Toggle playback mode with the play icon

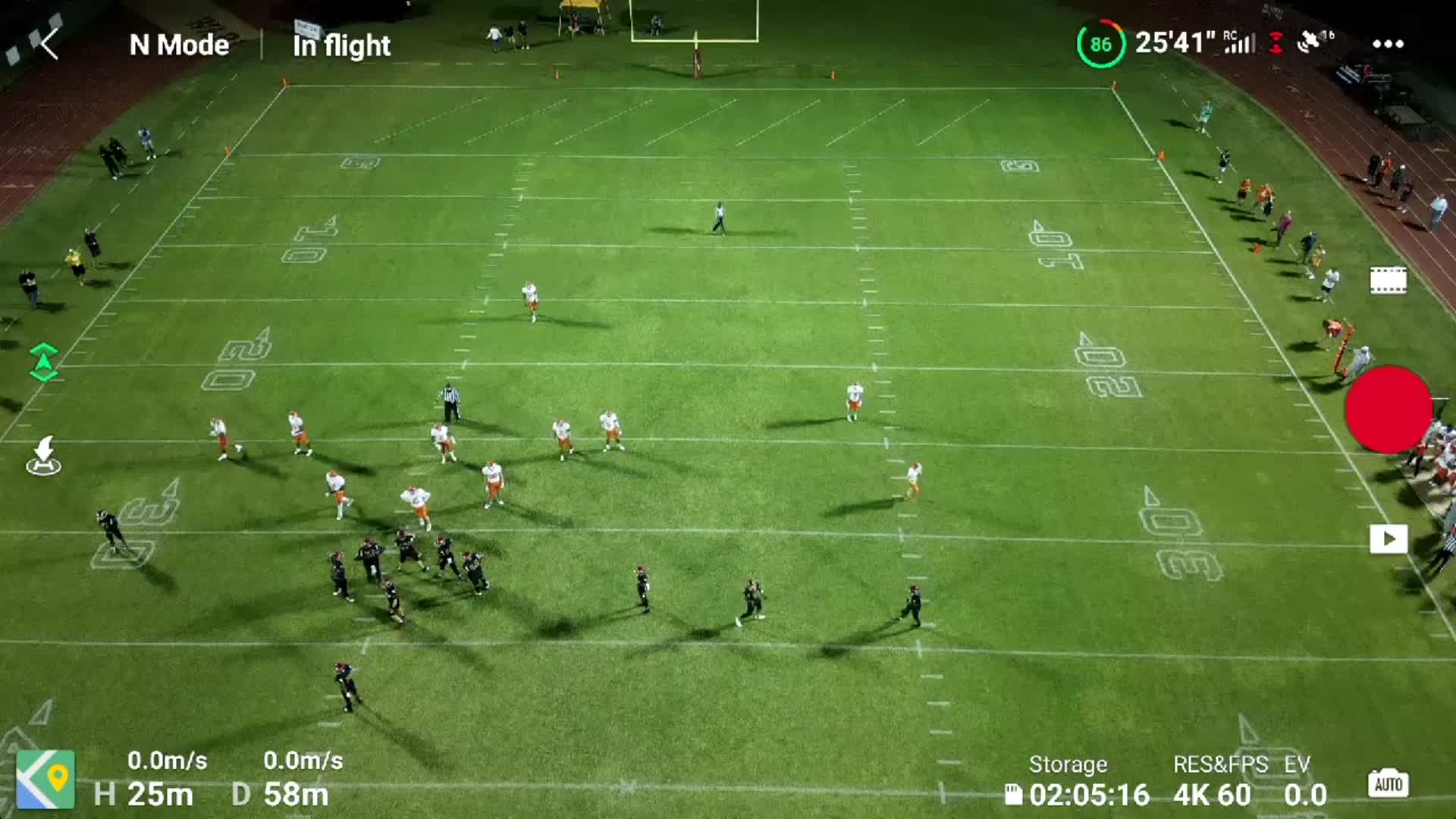(x=1389, y=538)
